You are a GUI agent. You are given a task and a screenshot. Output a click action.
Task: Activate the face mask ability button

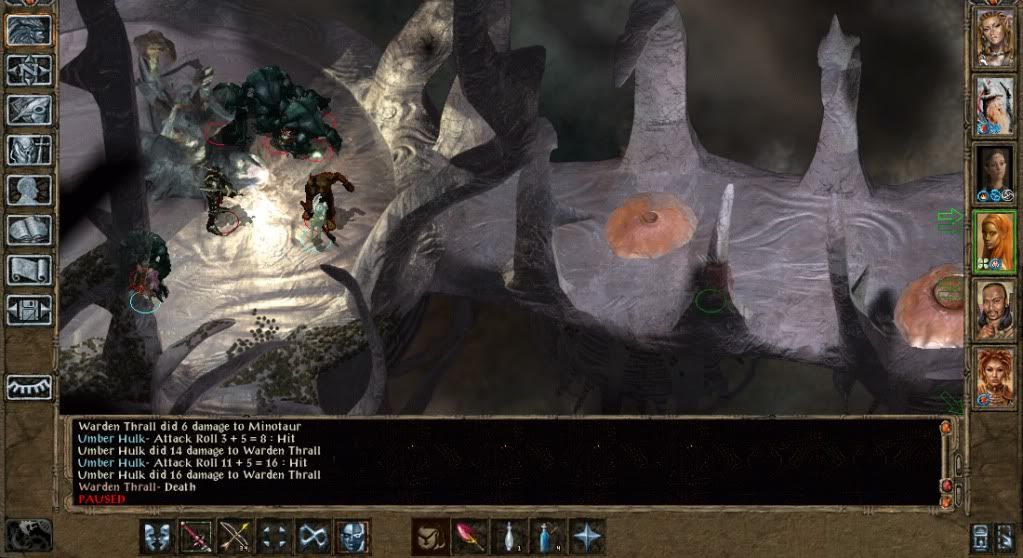click(x=352, y=536)
